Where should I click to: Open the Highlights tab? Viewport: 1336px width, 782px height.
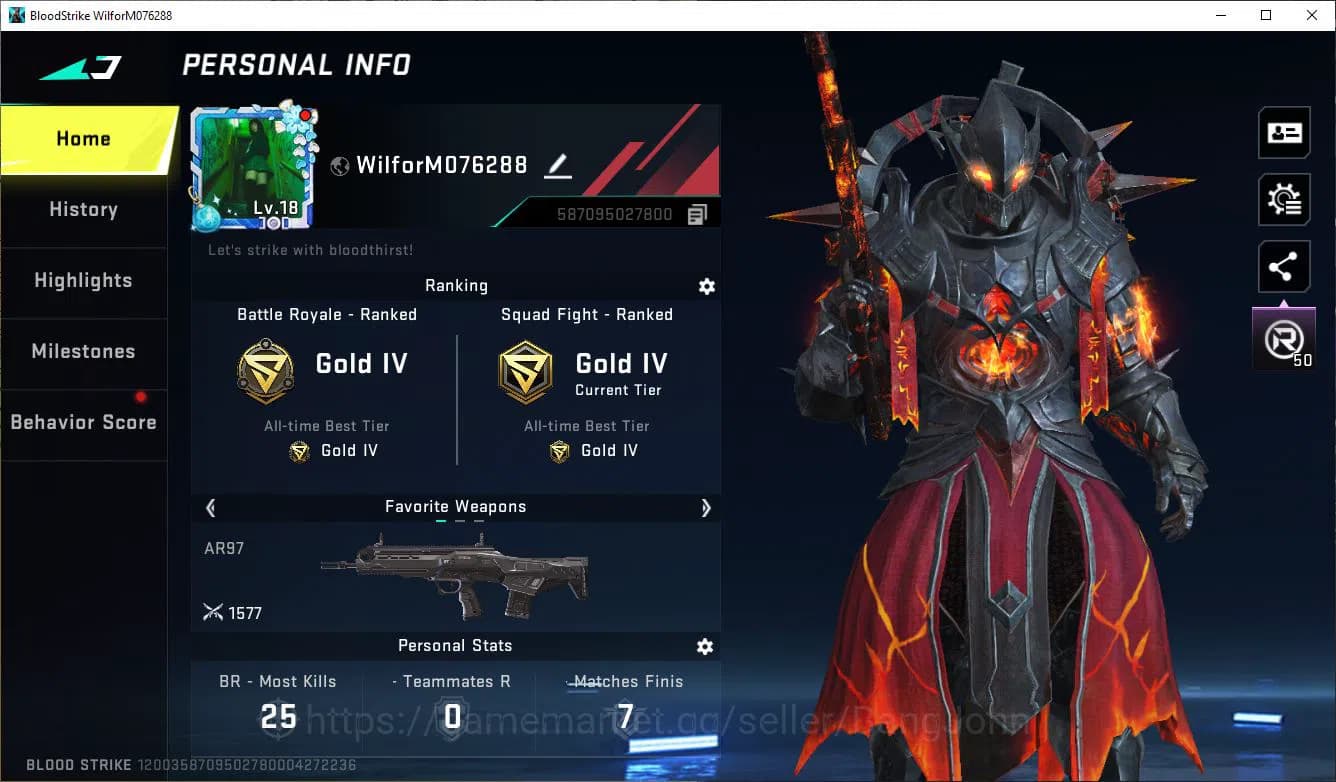tap(83, 281)
